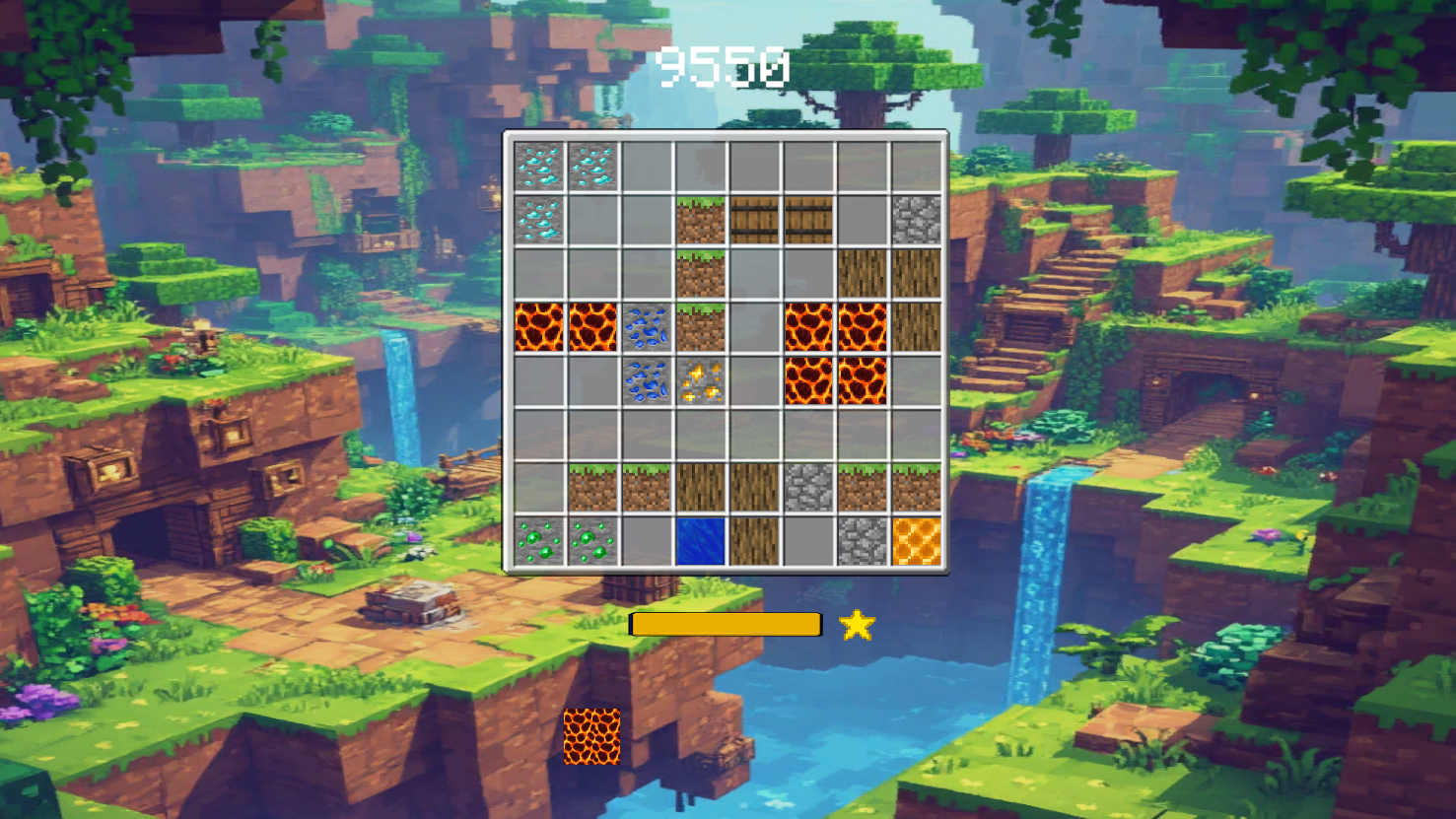Click the yellow star beside the progress bar
The image size is (1456, 819).
857,625
